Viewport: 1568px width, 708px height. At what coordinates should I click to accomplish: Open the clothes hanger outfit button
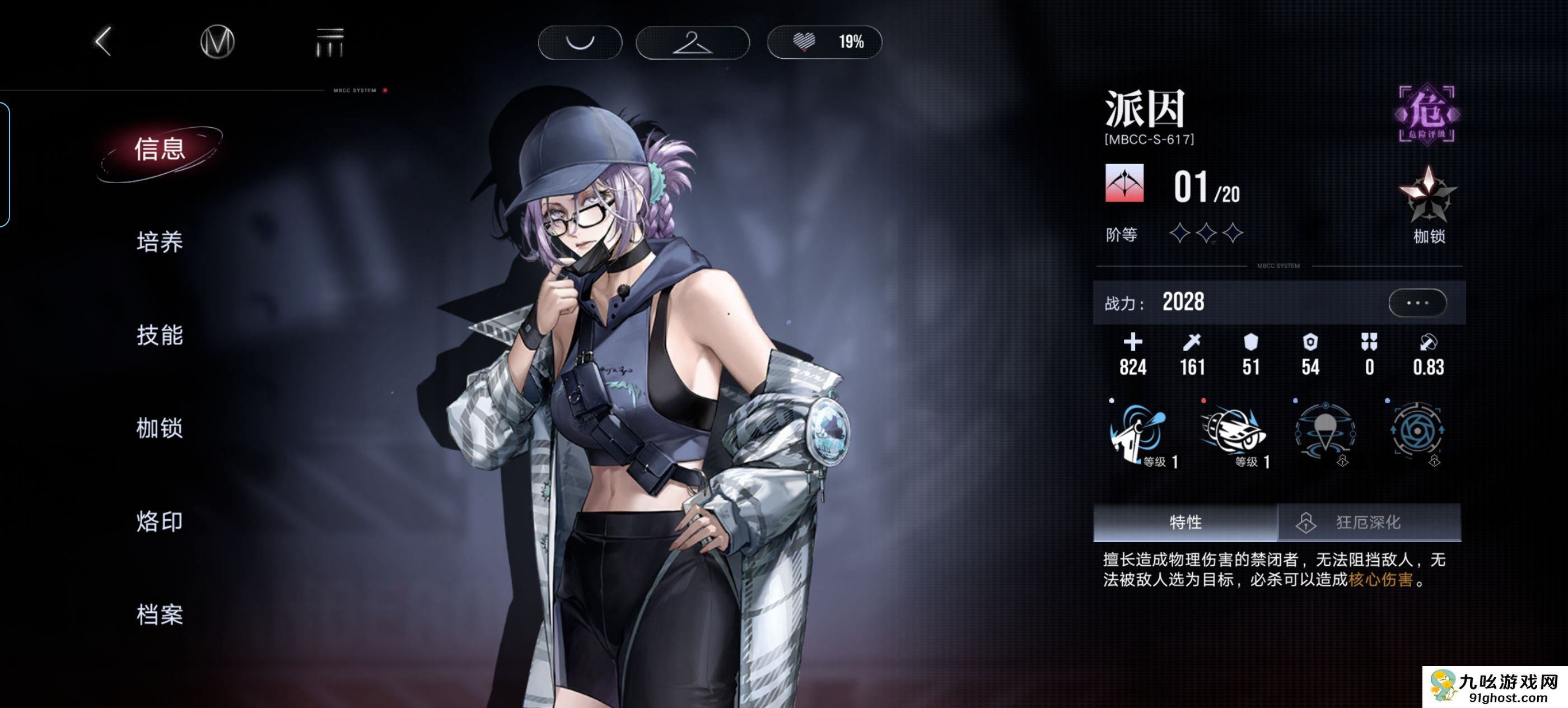(x=692, y=43)
